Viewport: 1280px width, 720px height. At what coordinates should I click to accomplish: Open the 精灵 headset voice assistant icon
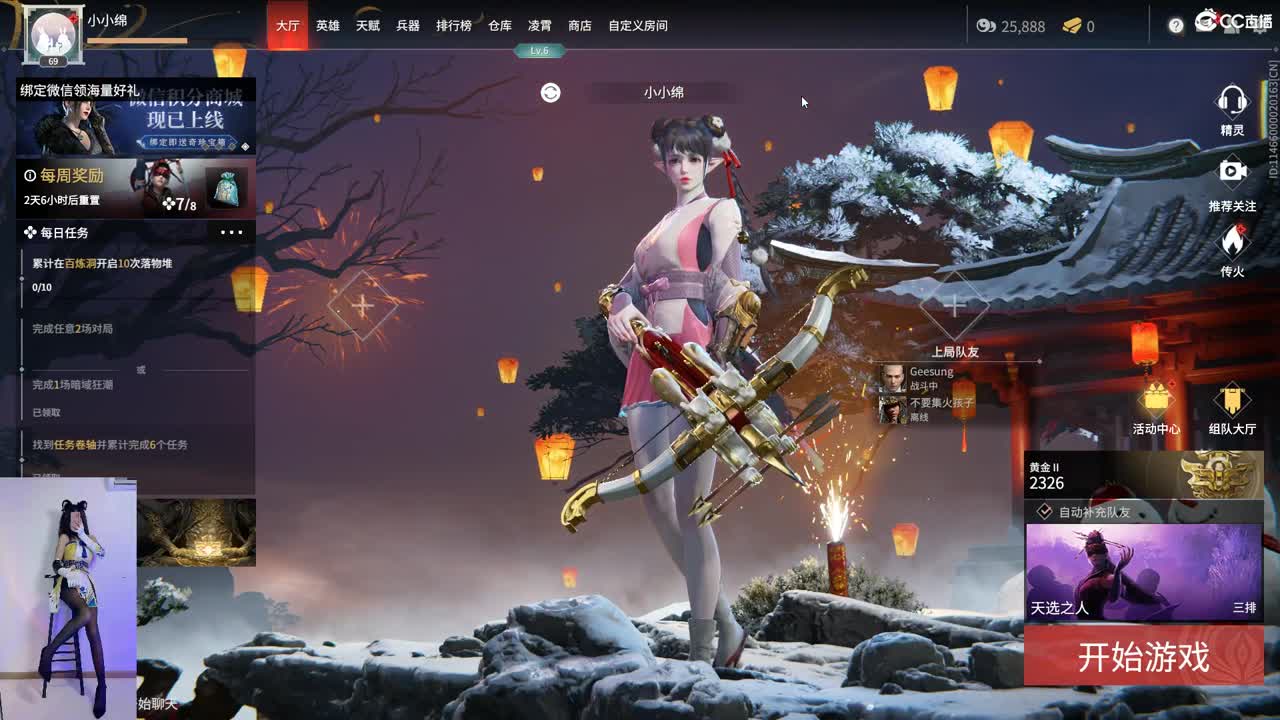(1233, 100)
